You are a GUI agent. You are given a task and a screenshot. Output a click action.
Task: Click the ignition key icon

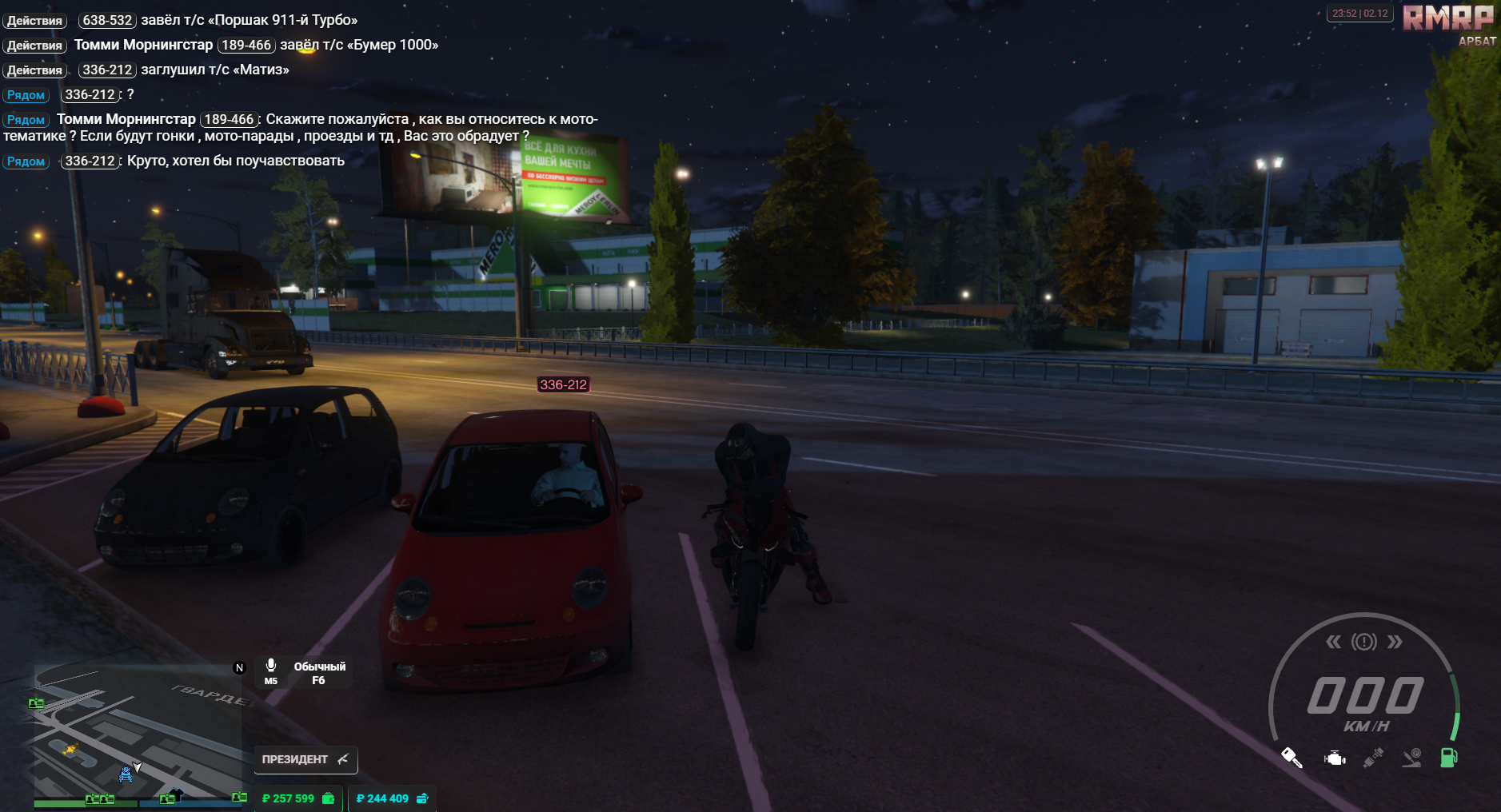(1291, 758)
